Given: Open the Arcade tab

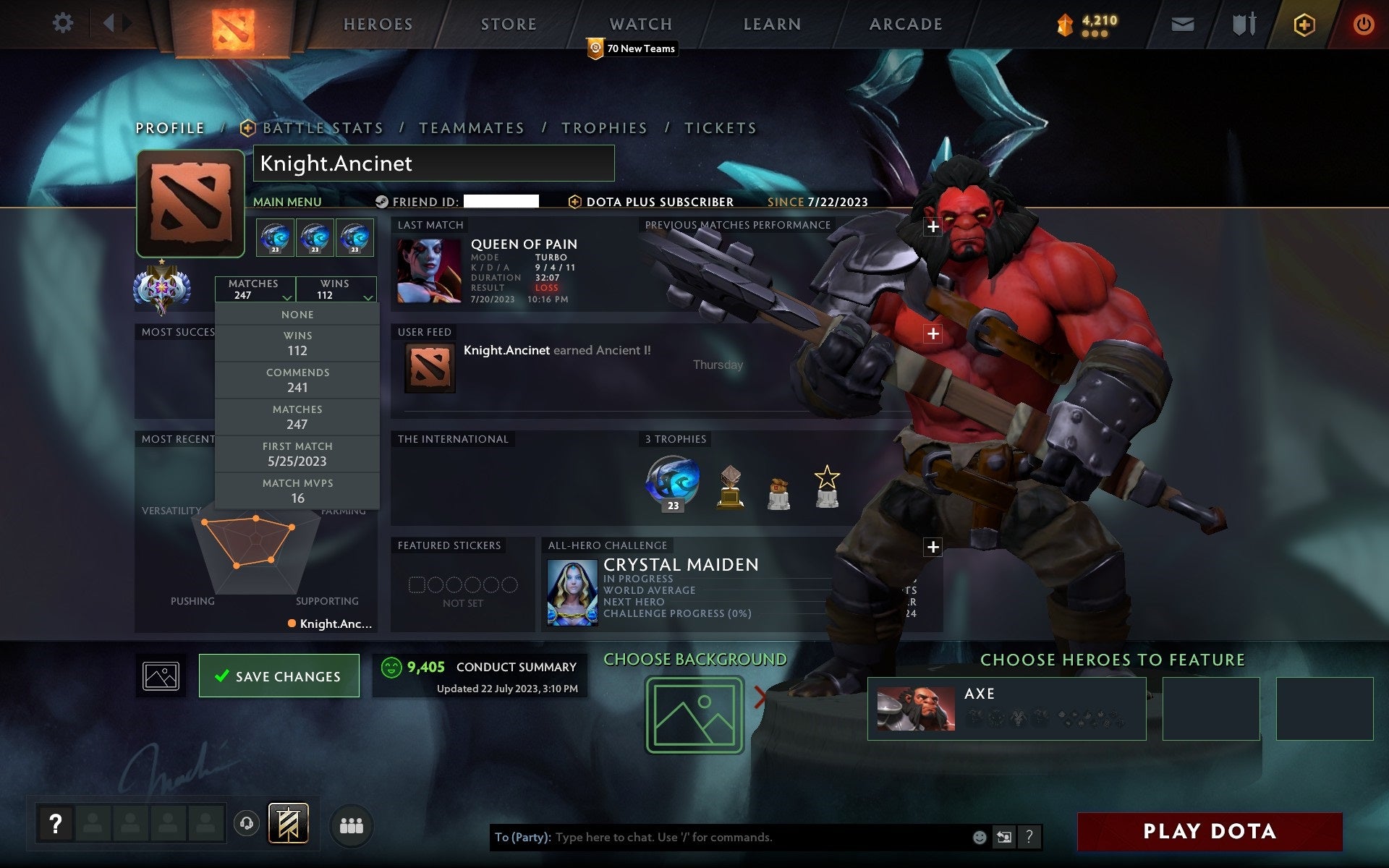Looking at the screenshot, I should [906, 25].
